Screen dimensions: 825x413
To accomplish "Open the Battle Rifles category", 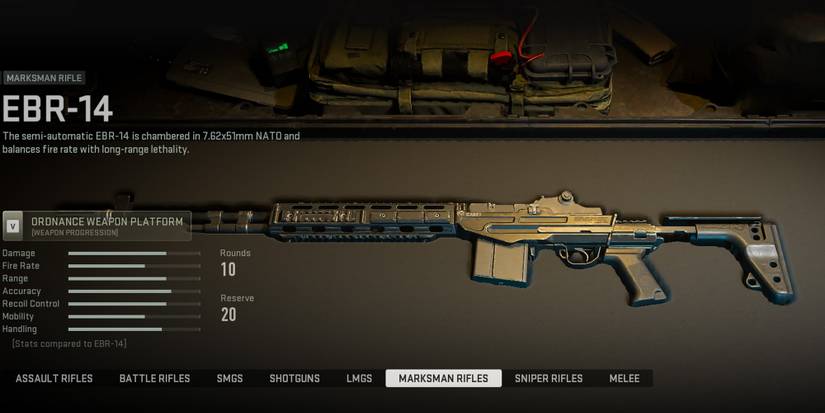I will 154,379.
